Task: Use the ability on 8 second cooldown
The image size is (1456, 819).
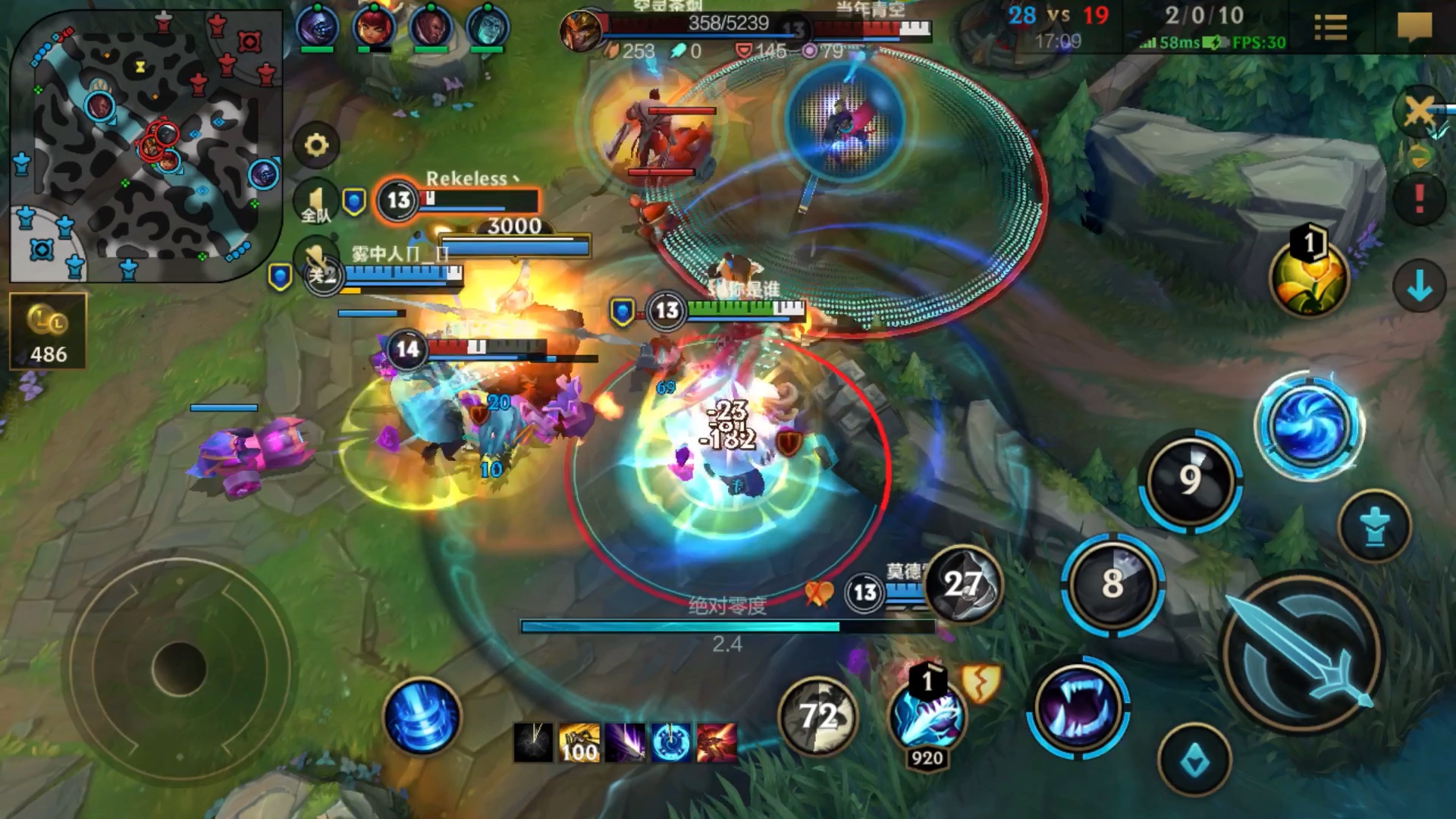Action: tap(1112, 584)
